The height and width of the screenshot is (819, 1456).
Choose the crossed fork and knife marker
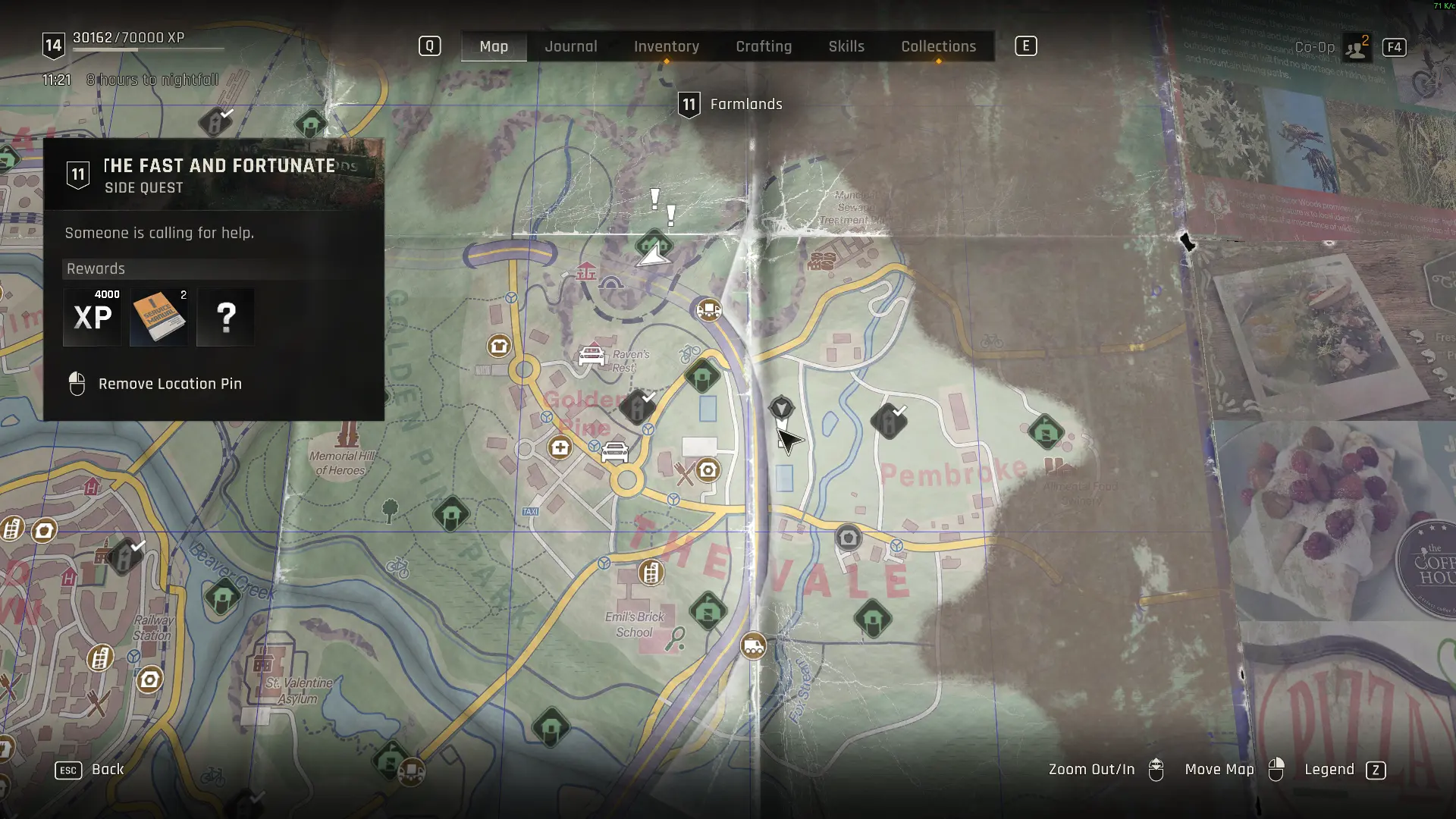[x=685, y=475]
